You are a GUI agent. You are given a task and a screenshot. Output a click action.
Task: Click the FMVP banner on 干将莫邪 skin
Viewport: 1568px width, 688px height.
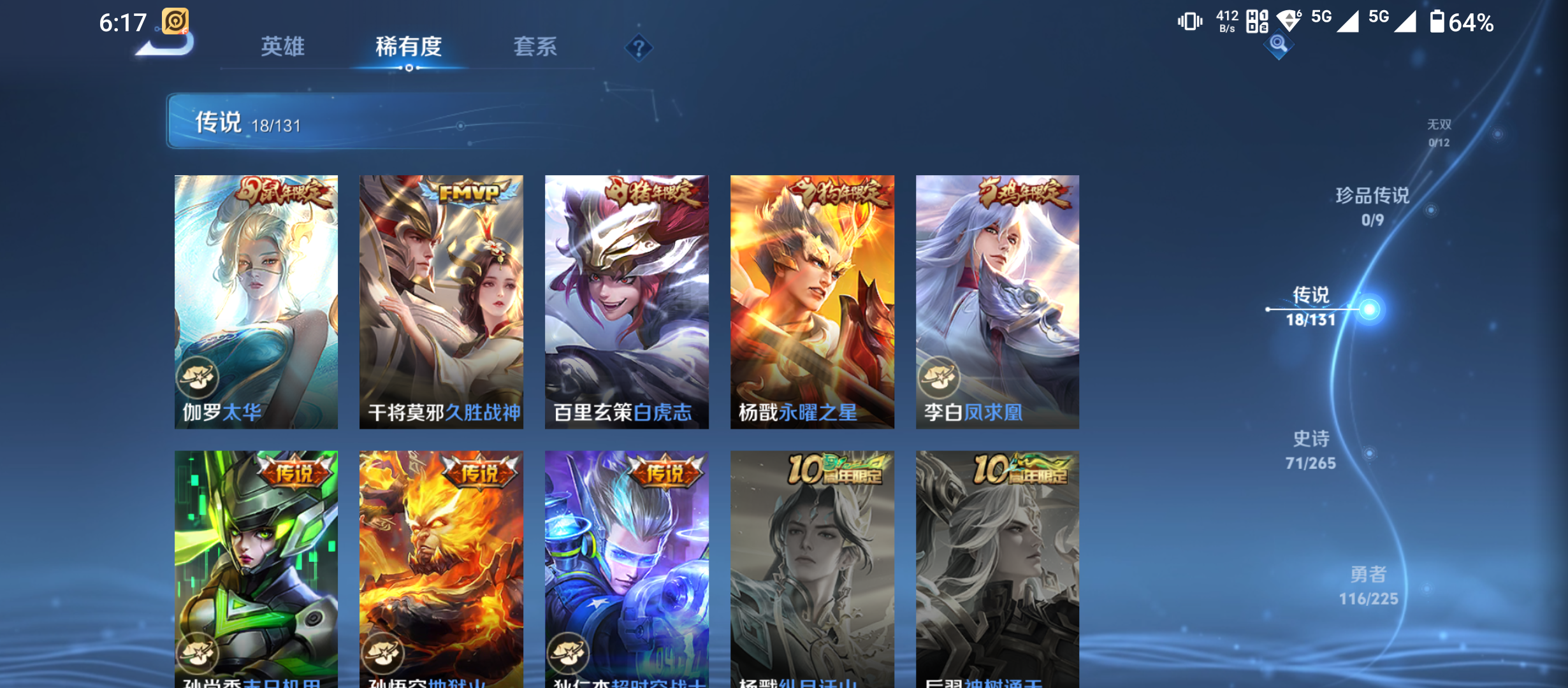click(470, 192)
